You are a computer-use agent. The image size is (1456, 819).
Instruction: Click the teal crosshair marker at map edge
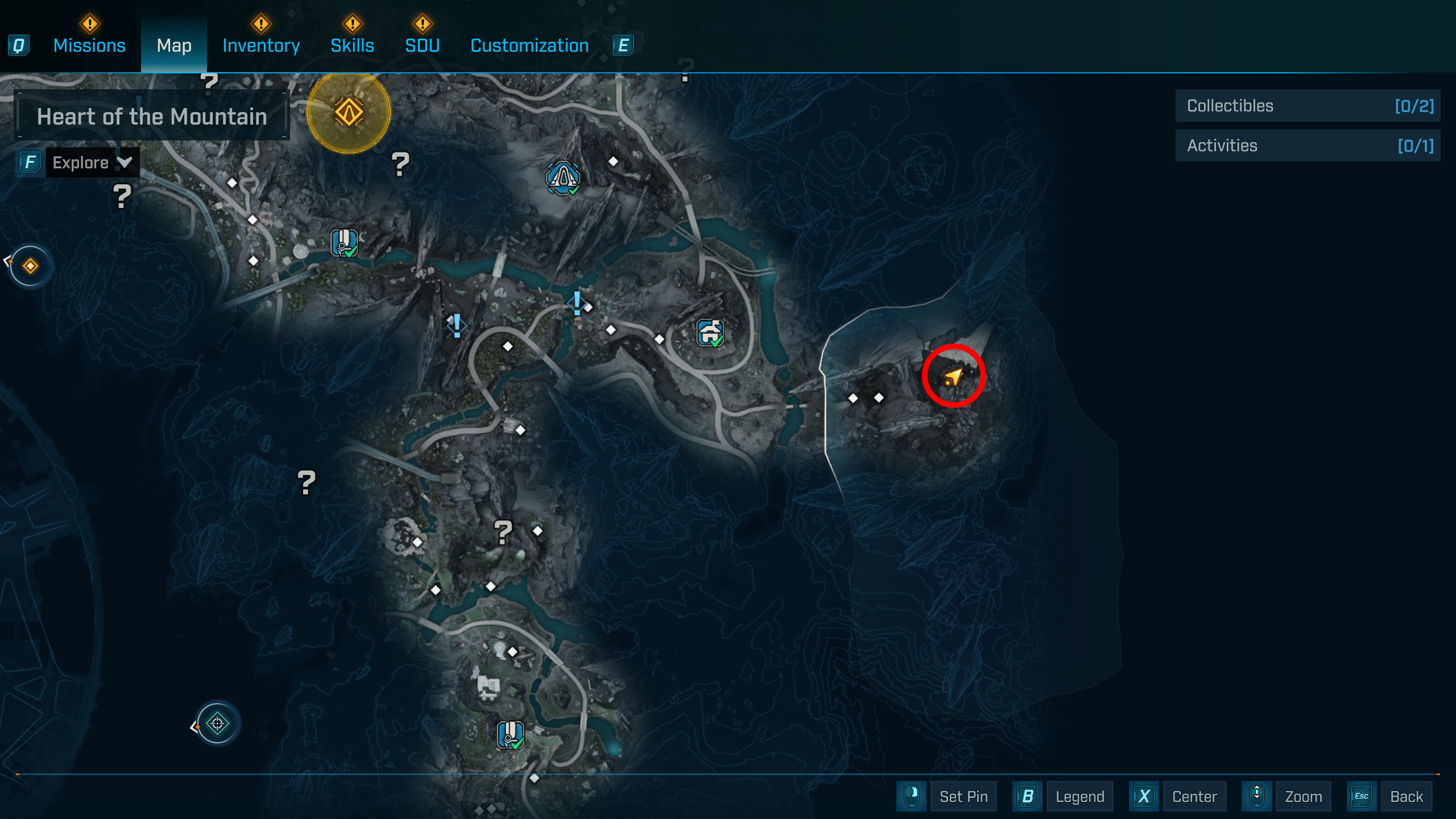tap(217, 723)
